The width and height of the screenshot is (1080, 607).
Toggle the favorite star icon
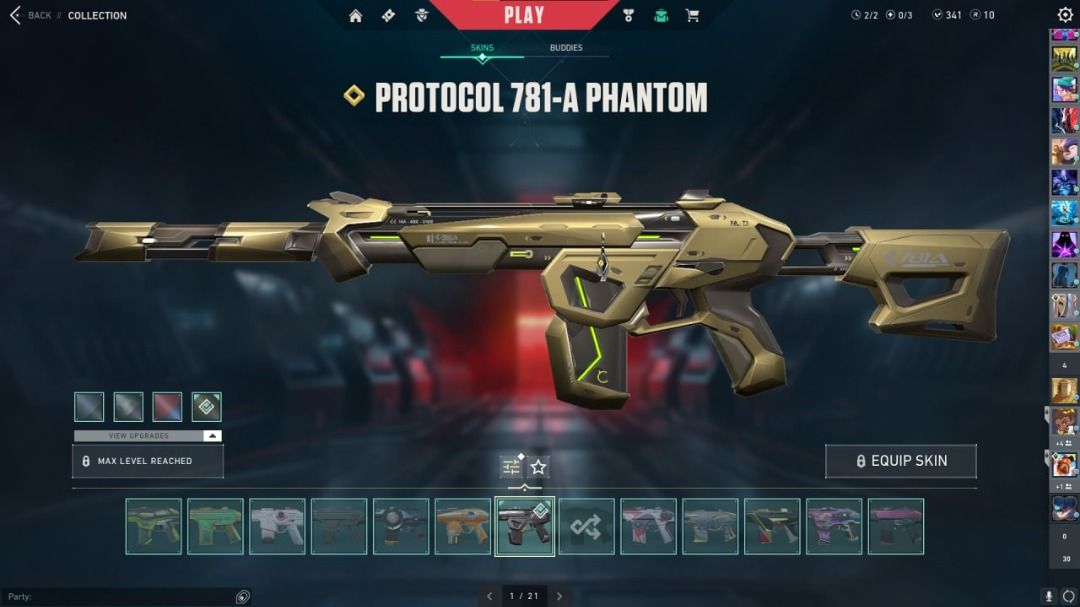coord(539,467)
